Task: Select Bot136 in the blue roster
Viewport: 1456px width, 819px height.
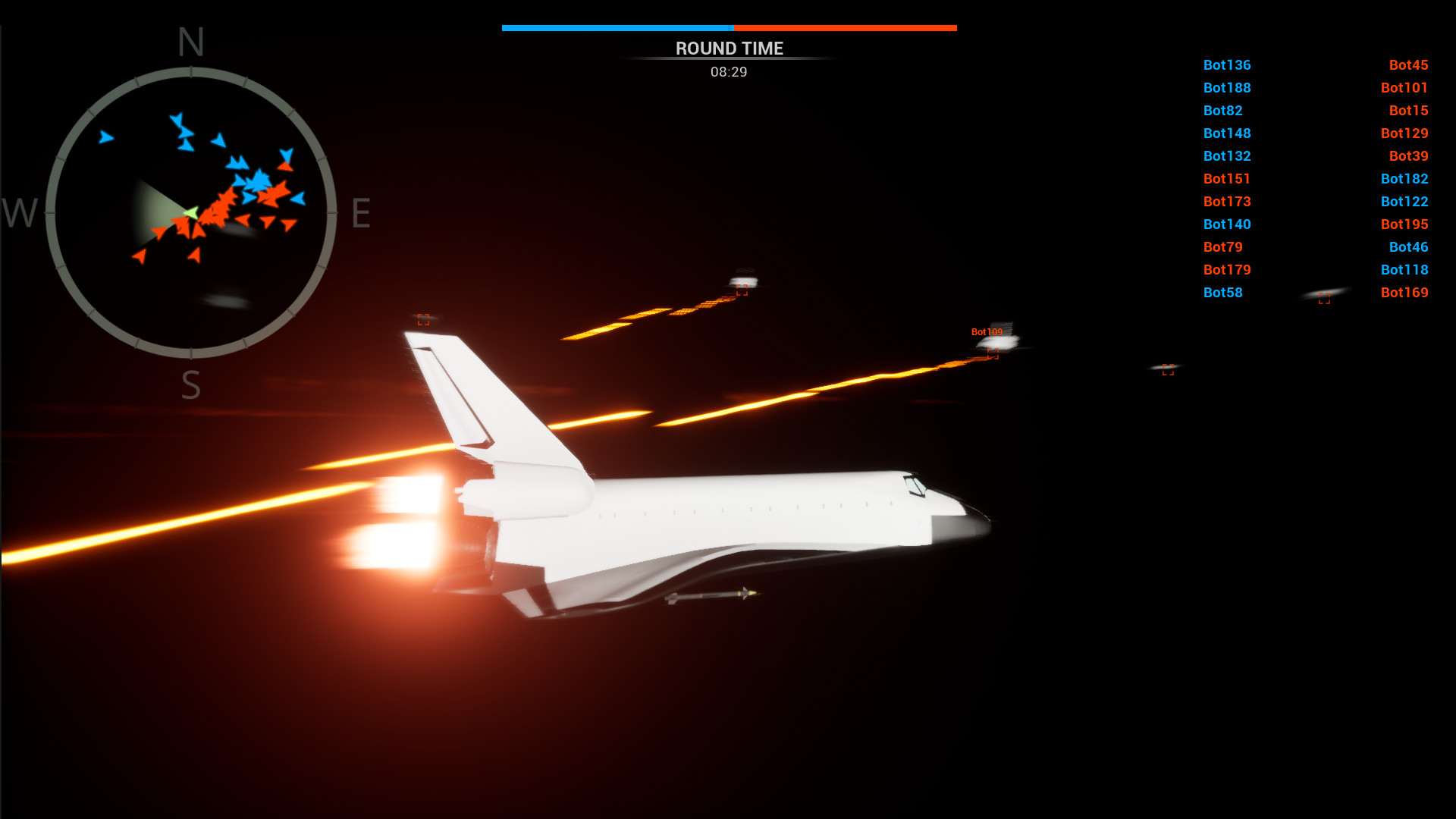Action: tap(1227, 65)
